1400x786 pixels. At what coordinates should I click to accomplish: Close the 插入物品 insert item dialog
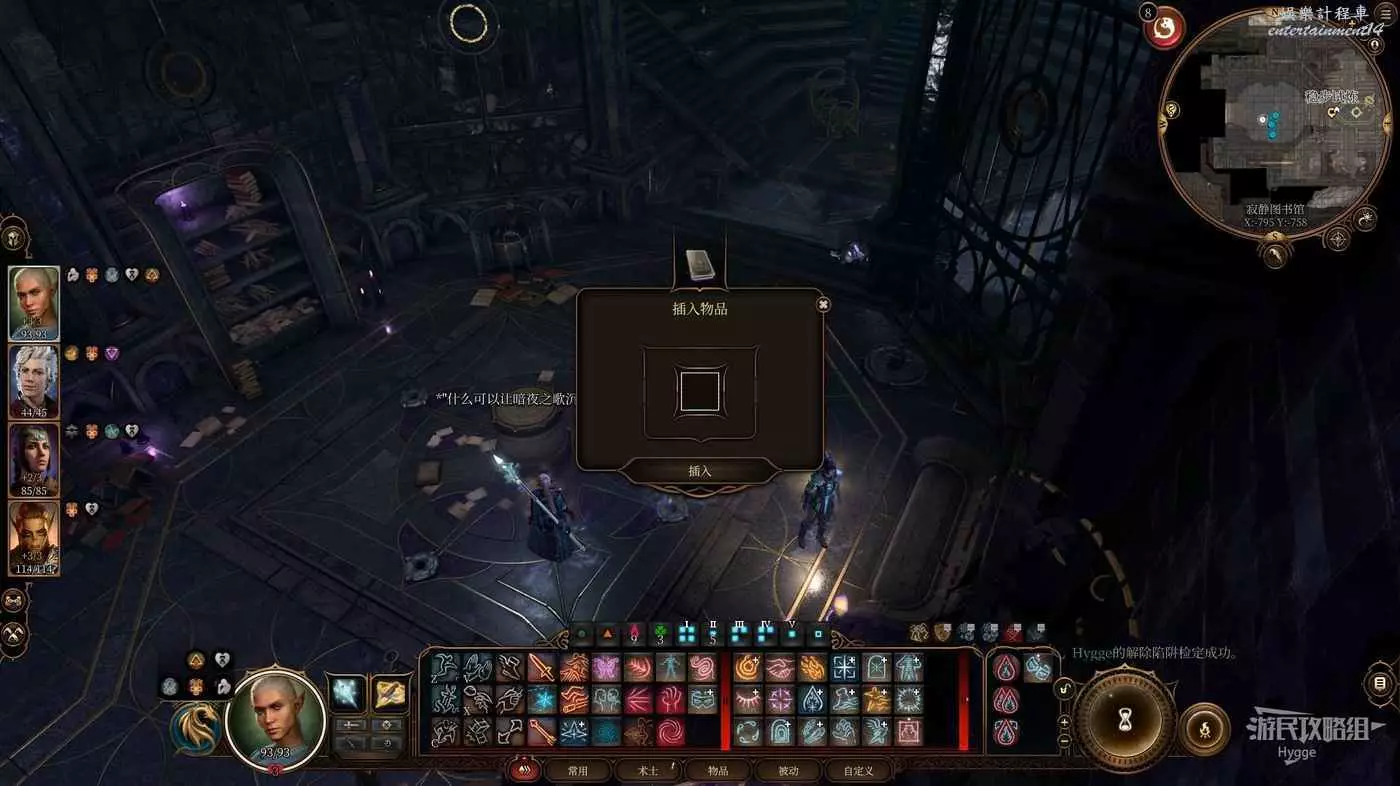[823, 304]
